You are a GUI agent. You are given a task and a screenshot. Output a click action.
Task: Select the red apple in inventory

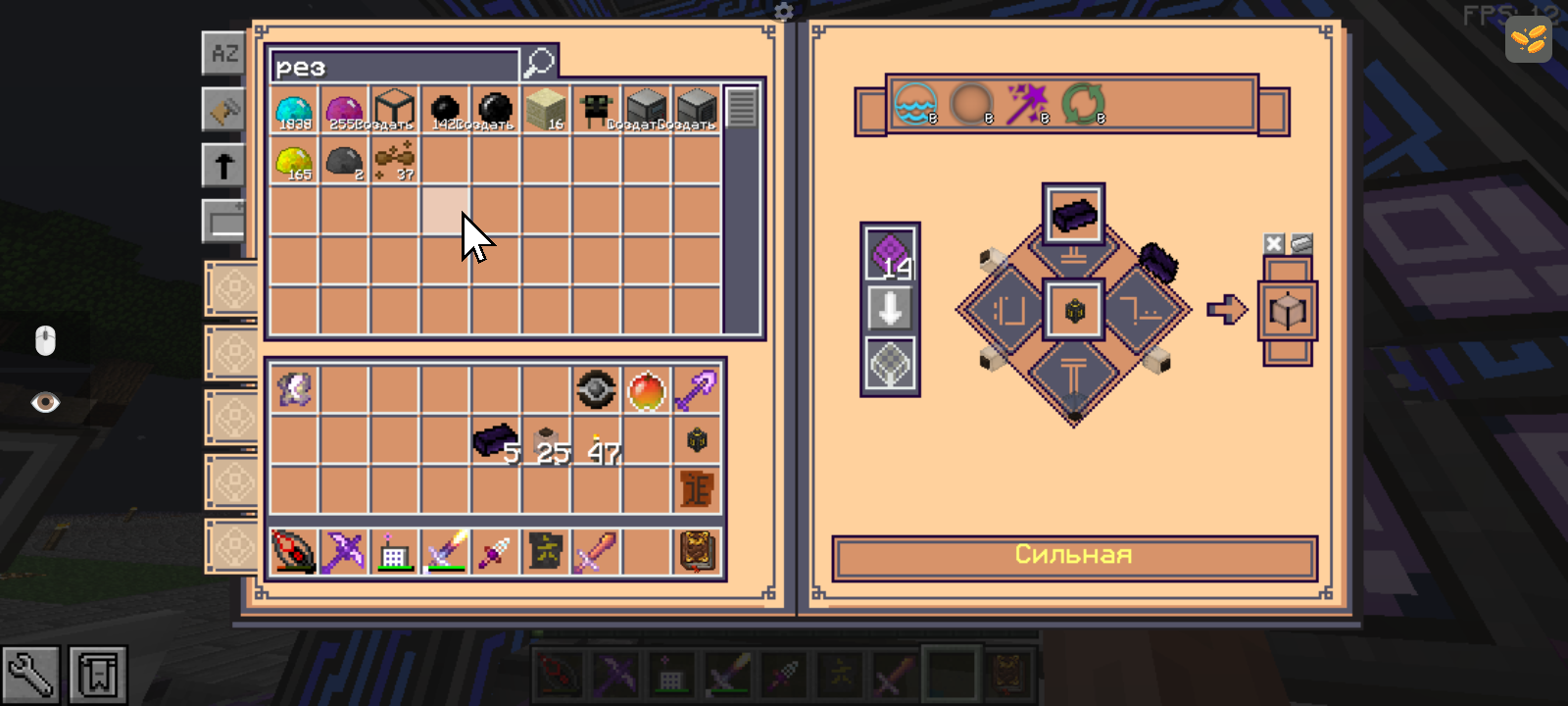point(646,390)
